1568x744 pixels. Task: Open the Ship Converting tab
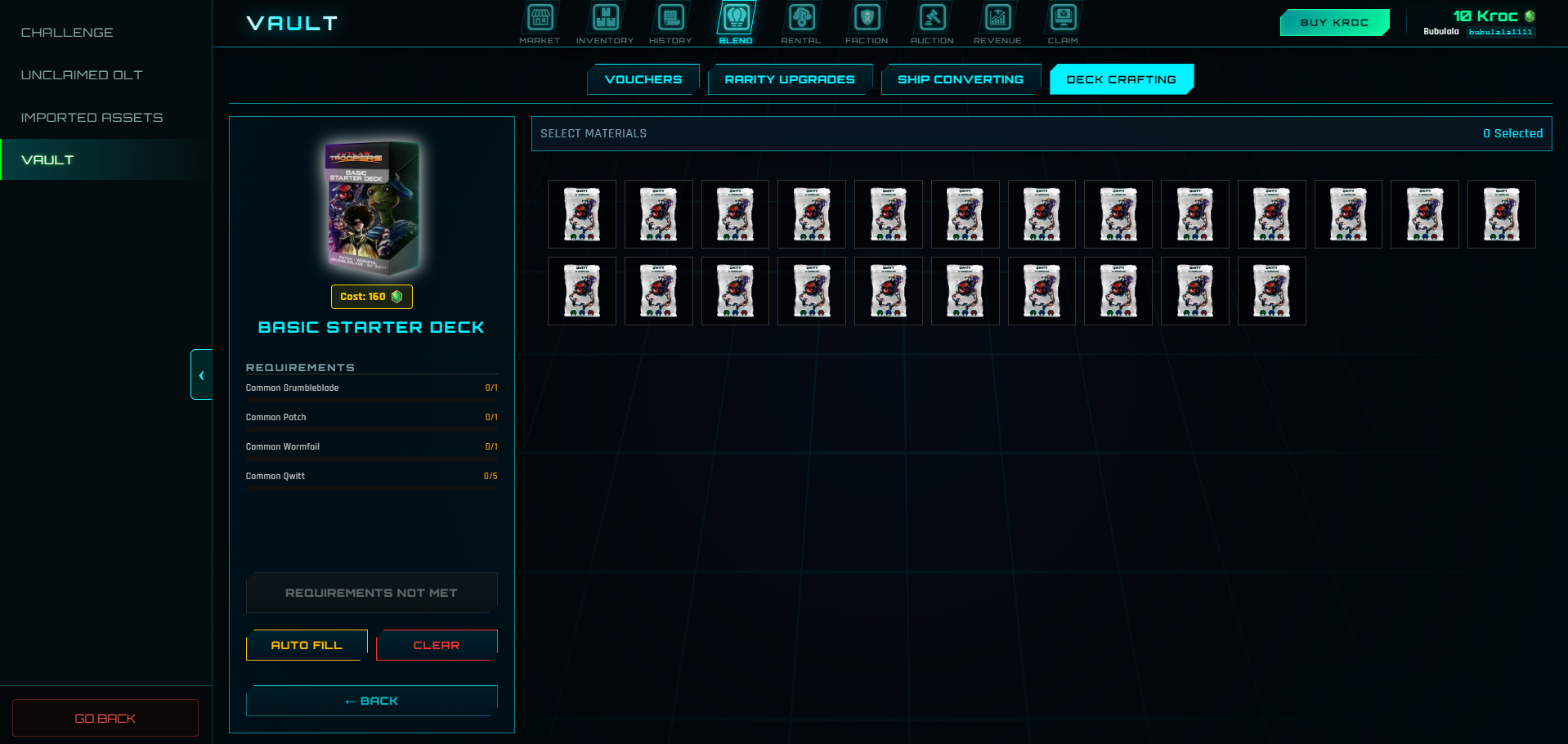961,79
